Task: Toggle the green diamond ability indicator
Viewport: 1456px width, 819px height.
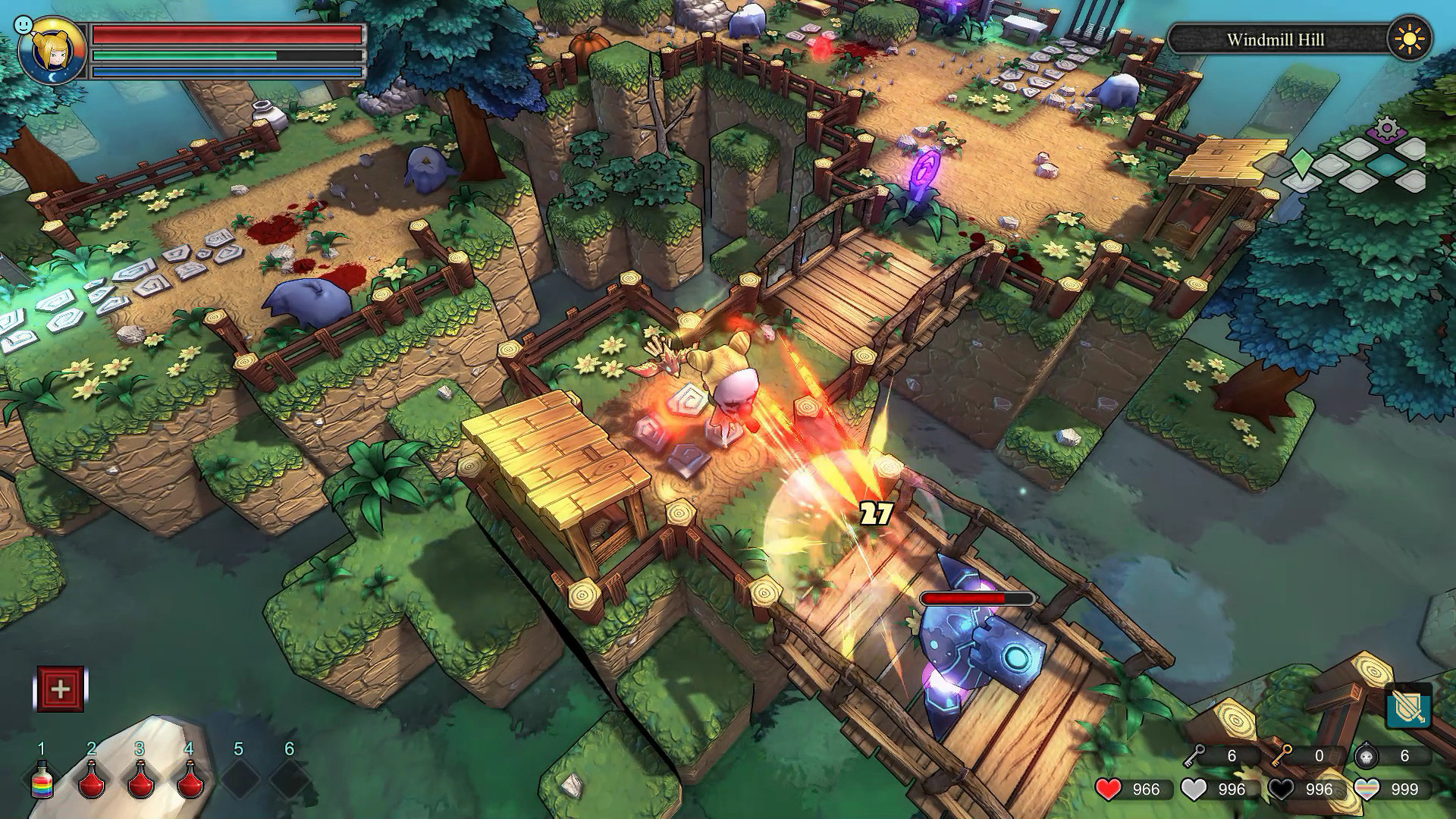Action: point(1301,164)
